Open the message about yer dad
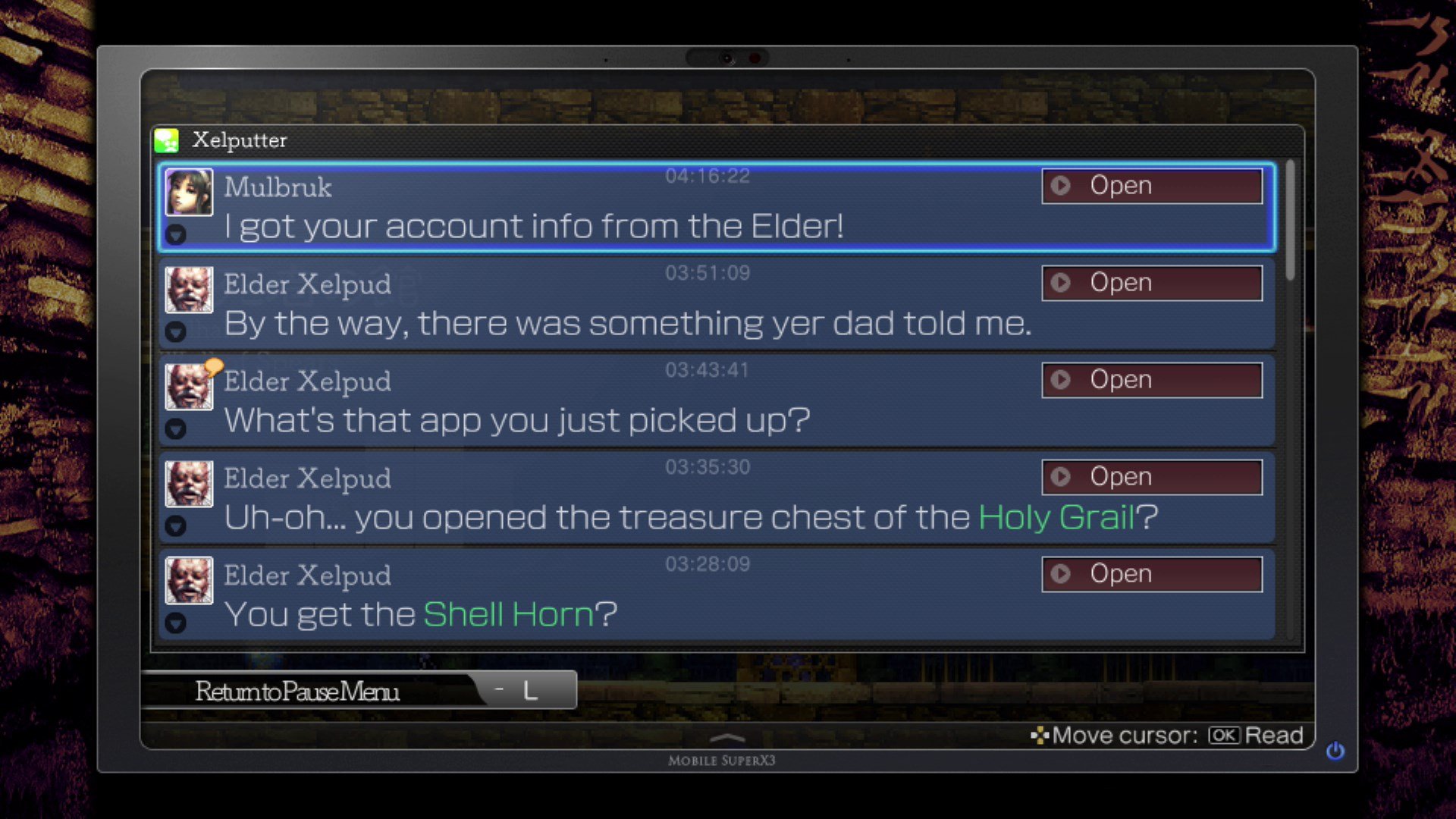The image size is (1456, 819). pos(1151,283)
